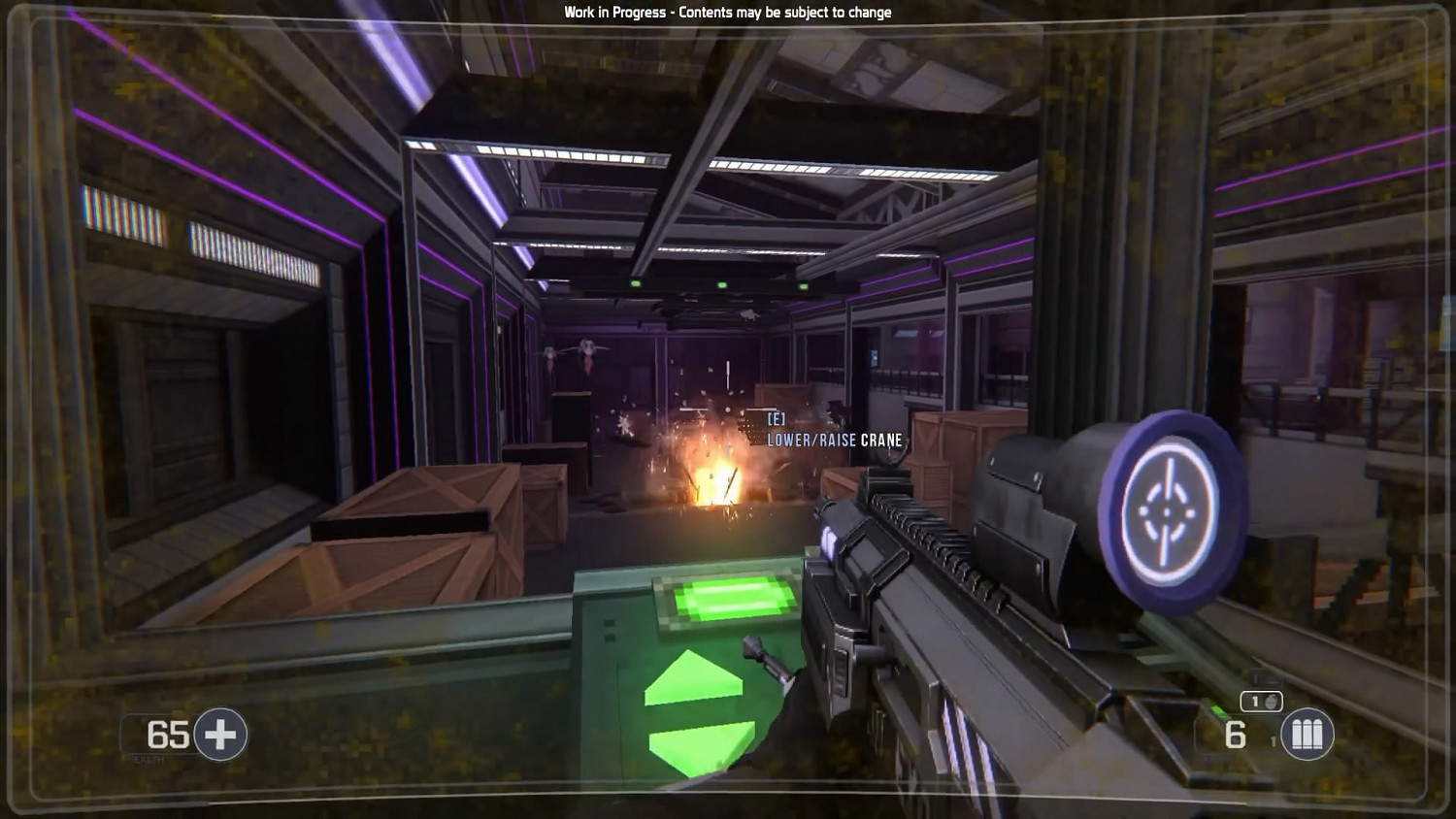Click the health value 65
This screenshot has height=819, width=1456.
(x=167, y=735)
